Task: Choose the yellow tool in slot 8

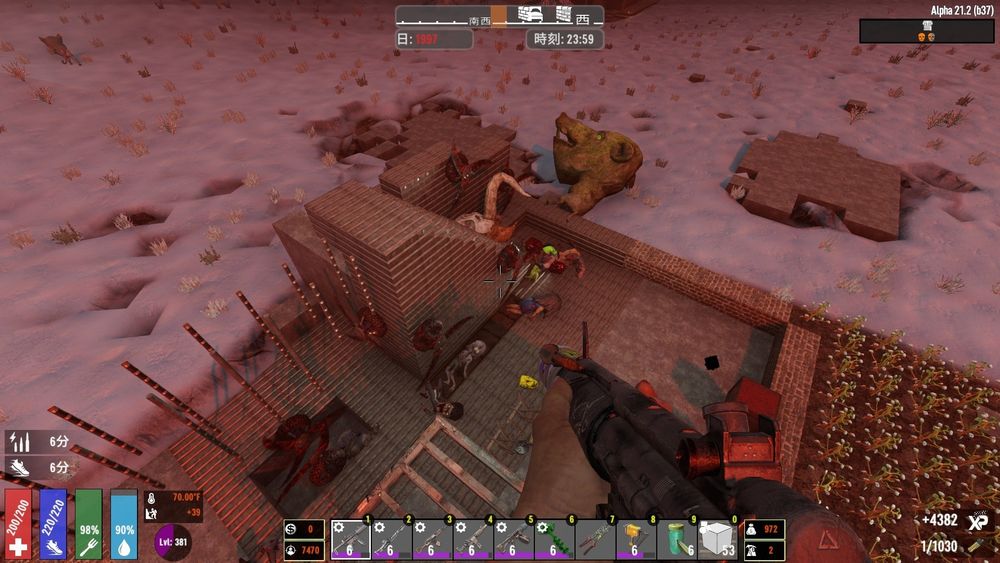Action: point(636,540)
